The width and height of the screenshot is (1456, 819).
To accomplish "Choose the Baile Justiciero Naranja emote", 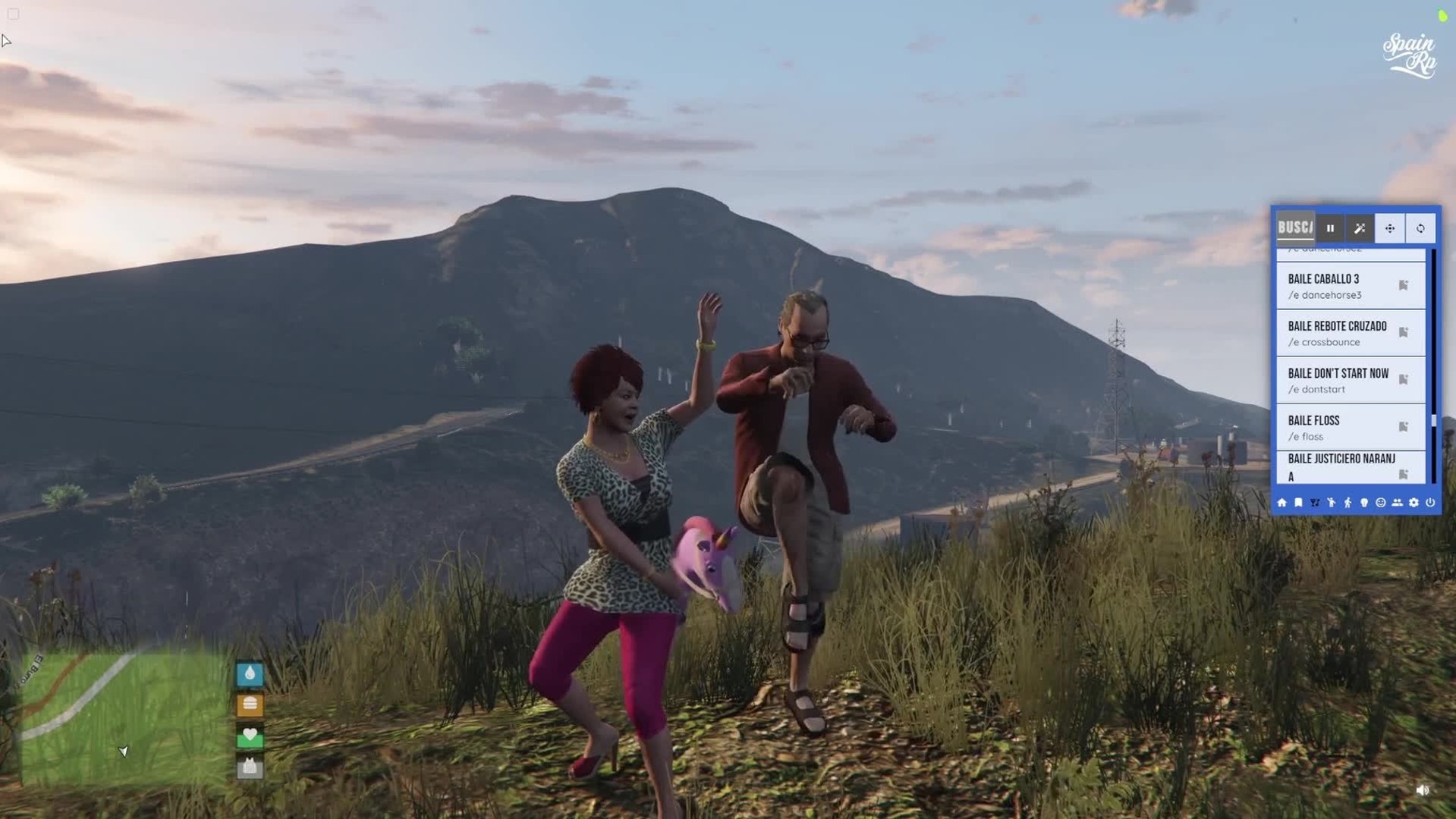I will tap(1335, 466).
